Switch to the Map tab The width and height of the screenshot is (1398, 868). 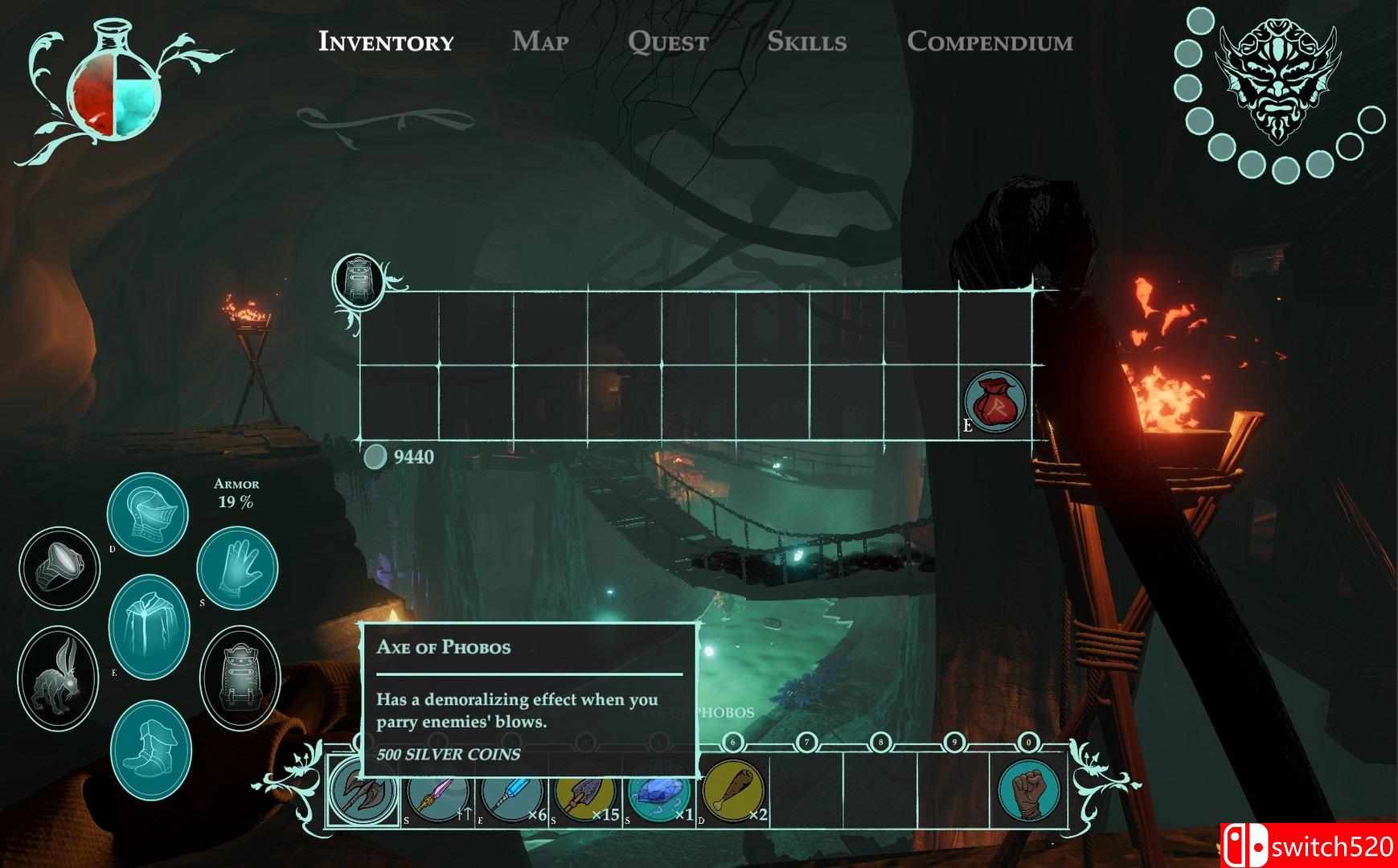tap(540, 41)
